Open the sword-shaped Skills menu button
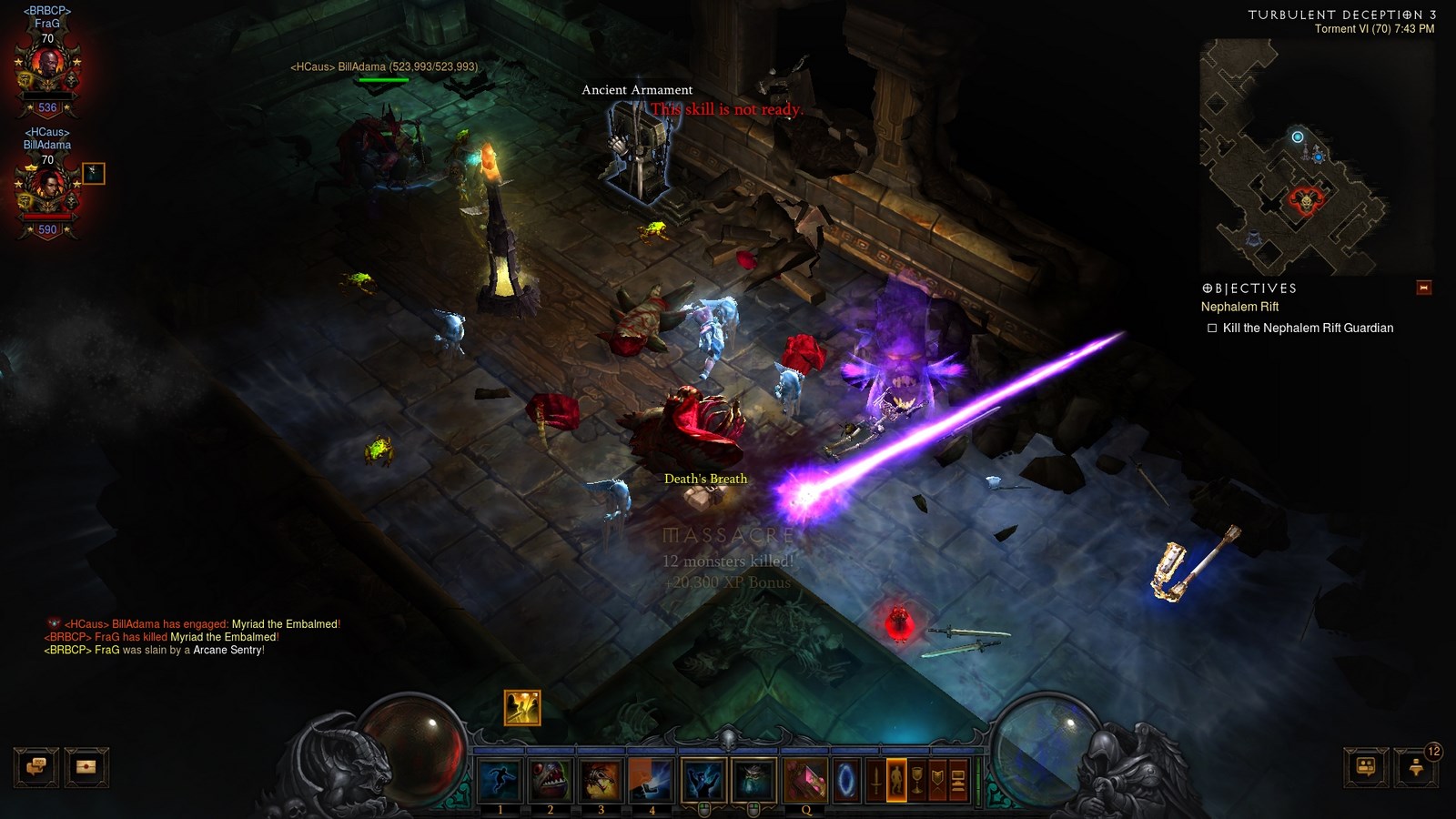The width and height of the screenshot is (1456, 819). tap(875, 780)
